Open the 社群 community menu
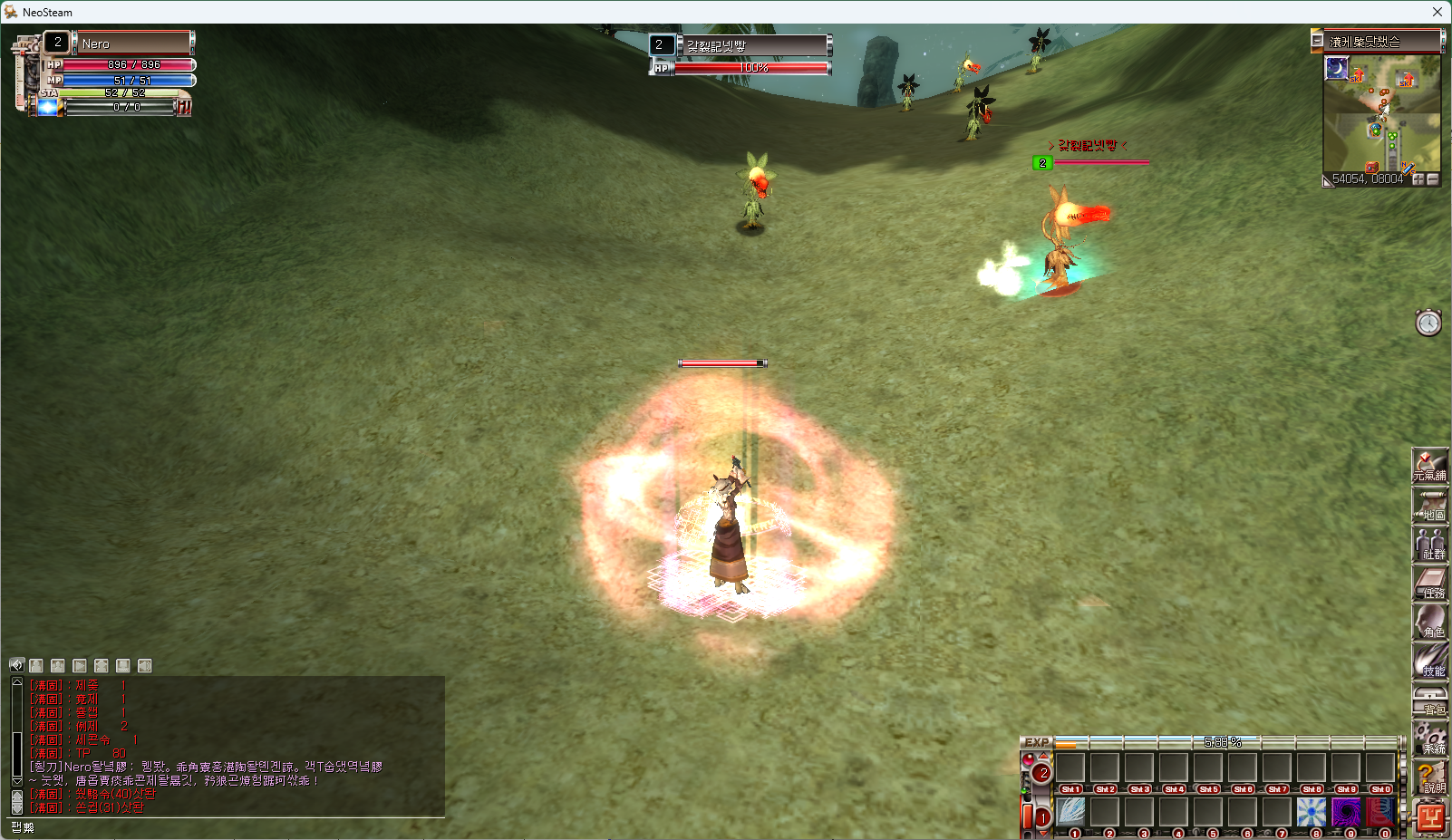The width and height of the screenshot is (1452, 840). [1429, 545]
